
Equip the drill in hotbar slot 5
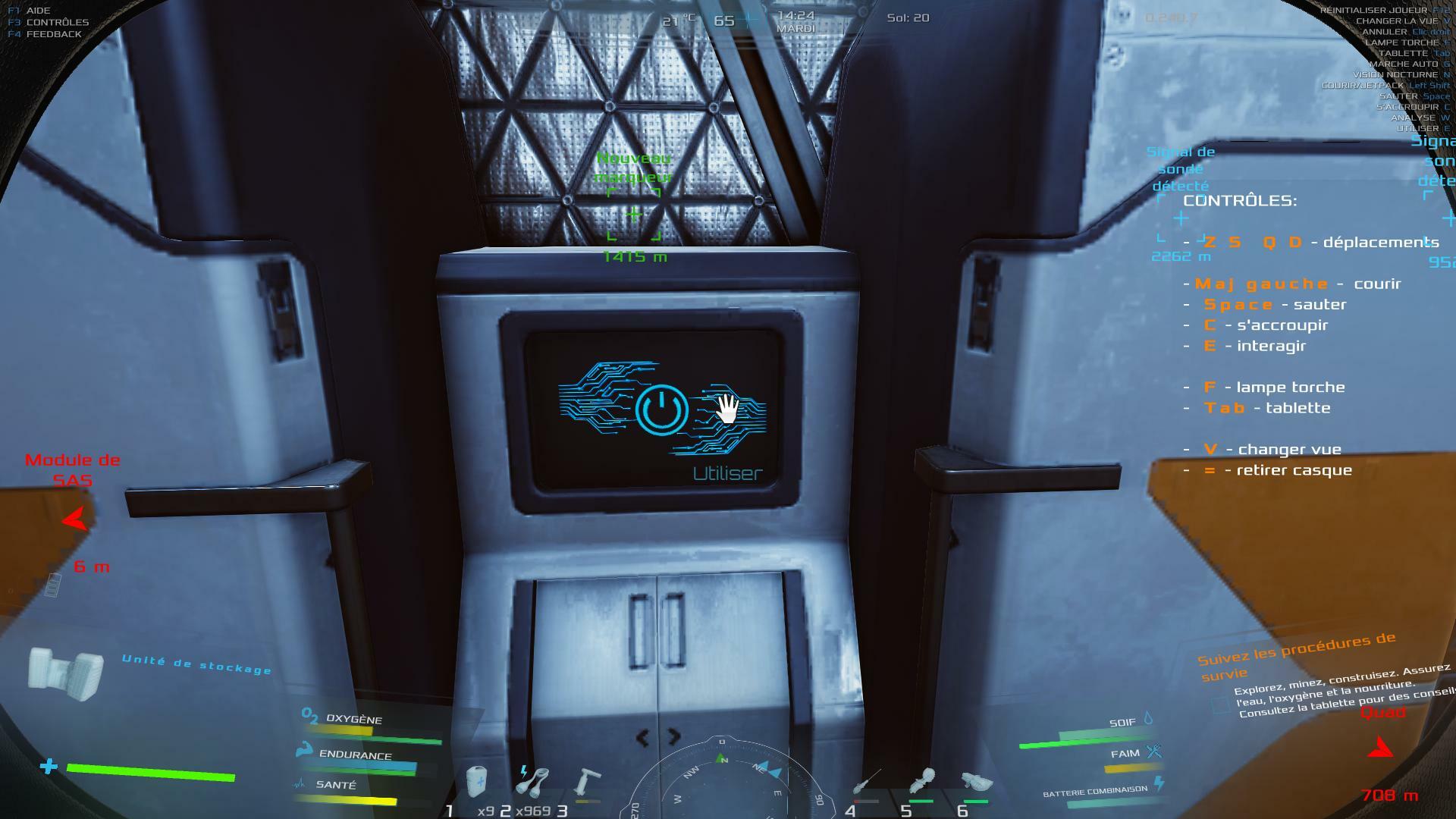point(922,781)
